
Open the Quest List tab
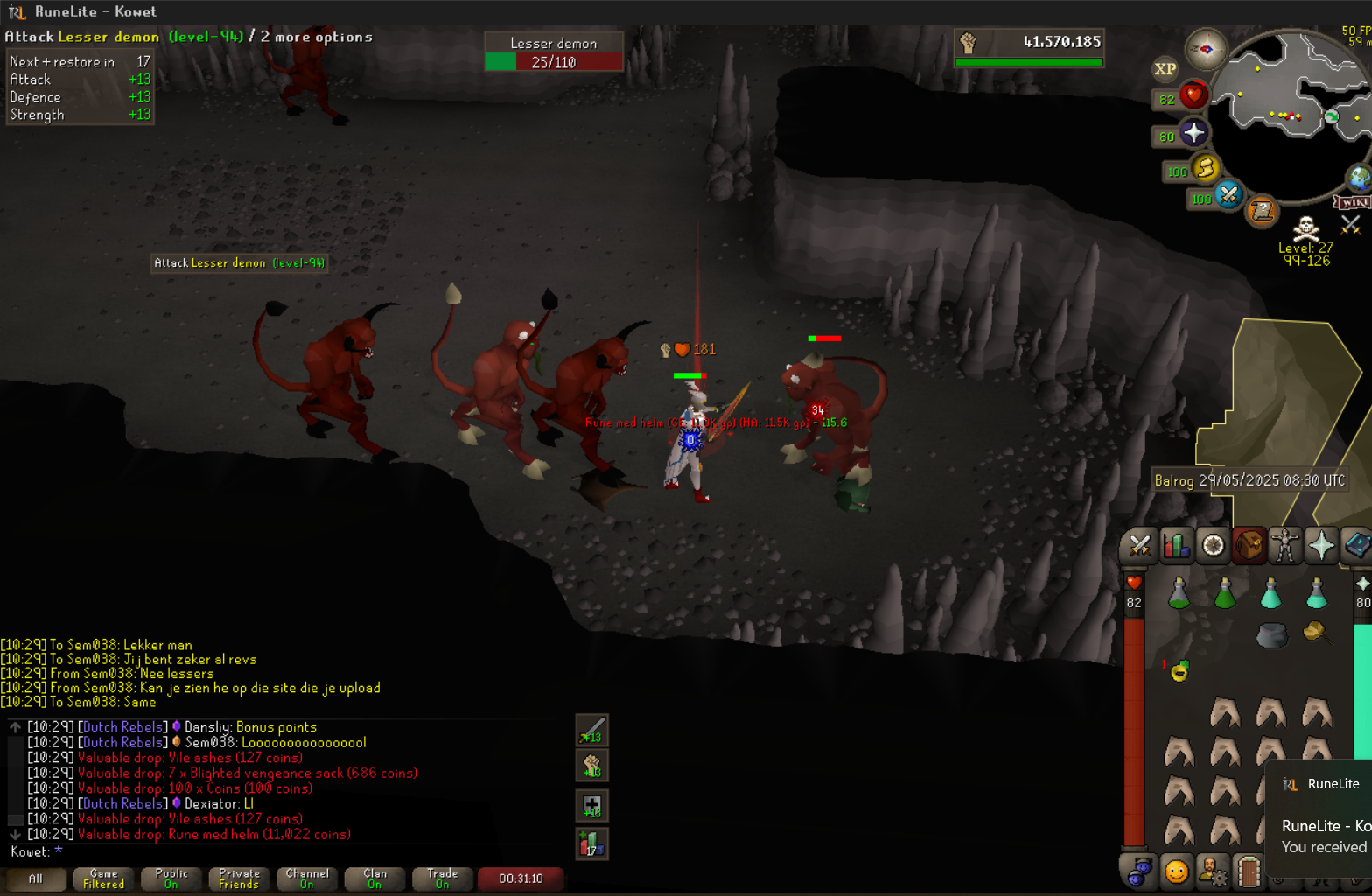pos(1213,546)
